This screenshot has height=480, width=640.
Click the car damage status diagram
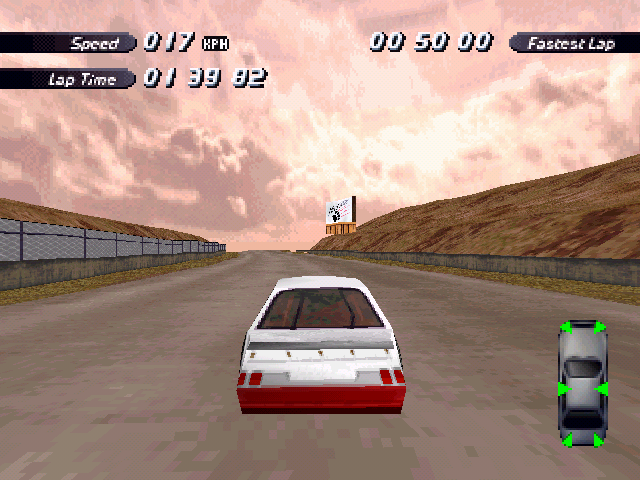point(582,383)
